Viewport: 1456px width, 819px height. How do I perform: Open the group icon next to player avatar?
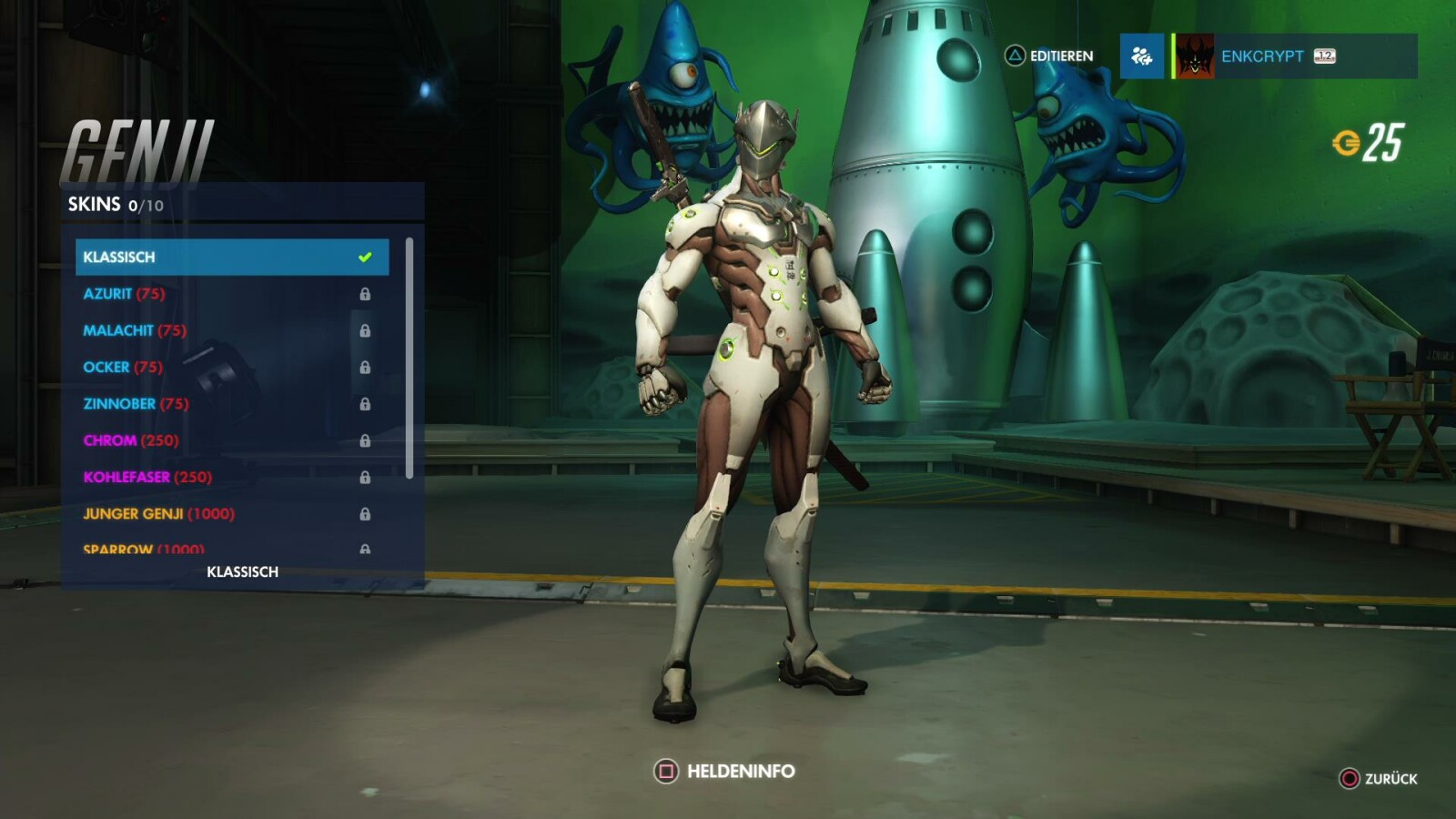(1141, 56)
